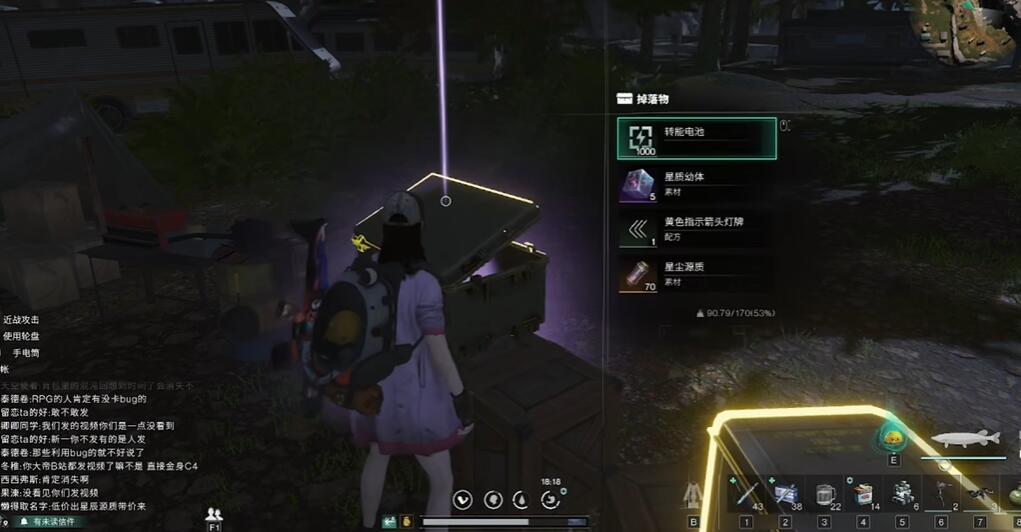Equip the weapon in hotbar slot 6
1021x532 pixels.
pos(941,494)
